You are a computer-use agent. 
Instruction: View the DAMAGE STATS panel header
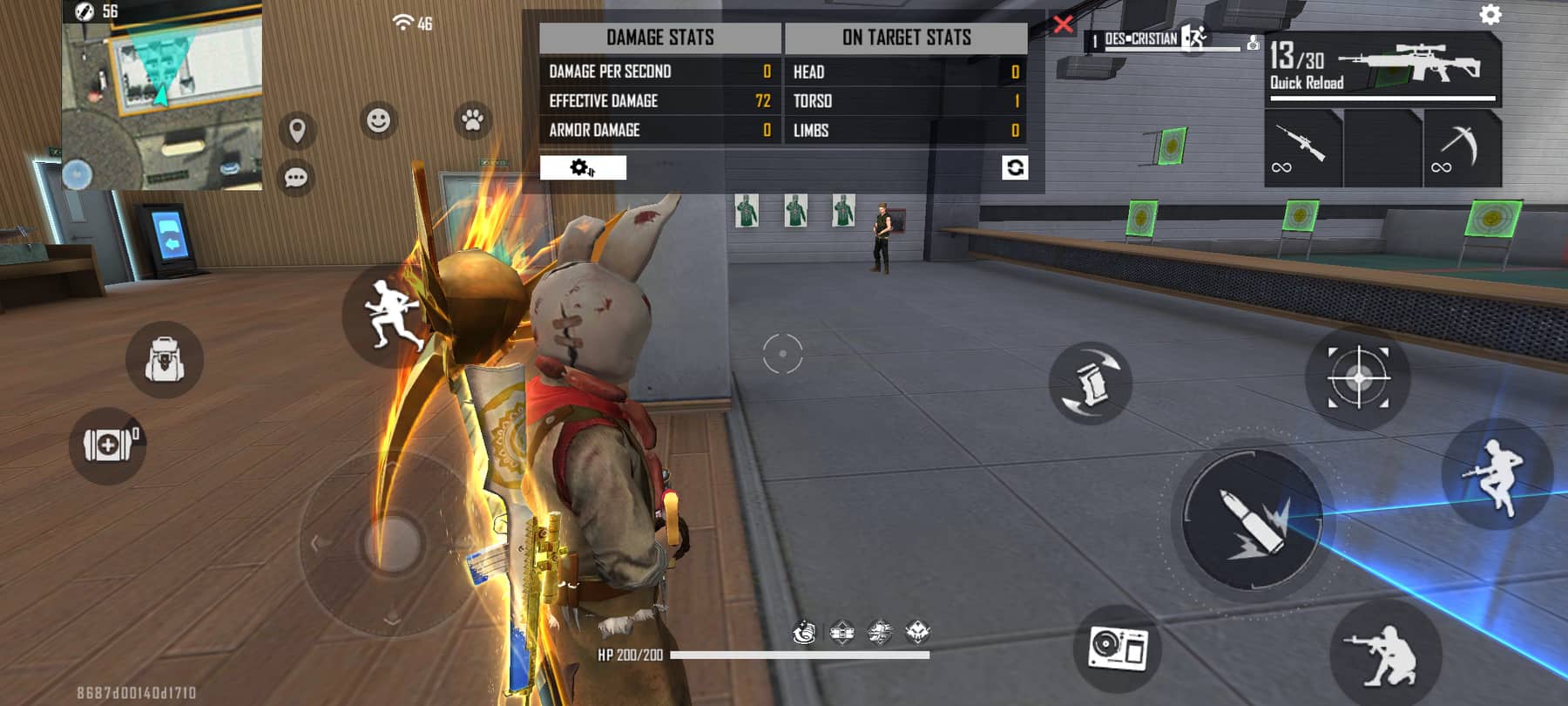[x=660, y=37]
